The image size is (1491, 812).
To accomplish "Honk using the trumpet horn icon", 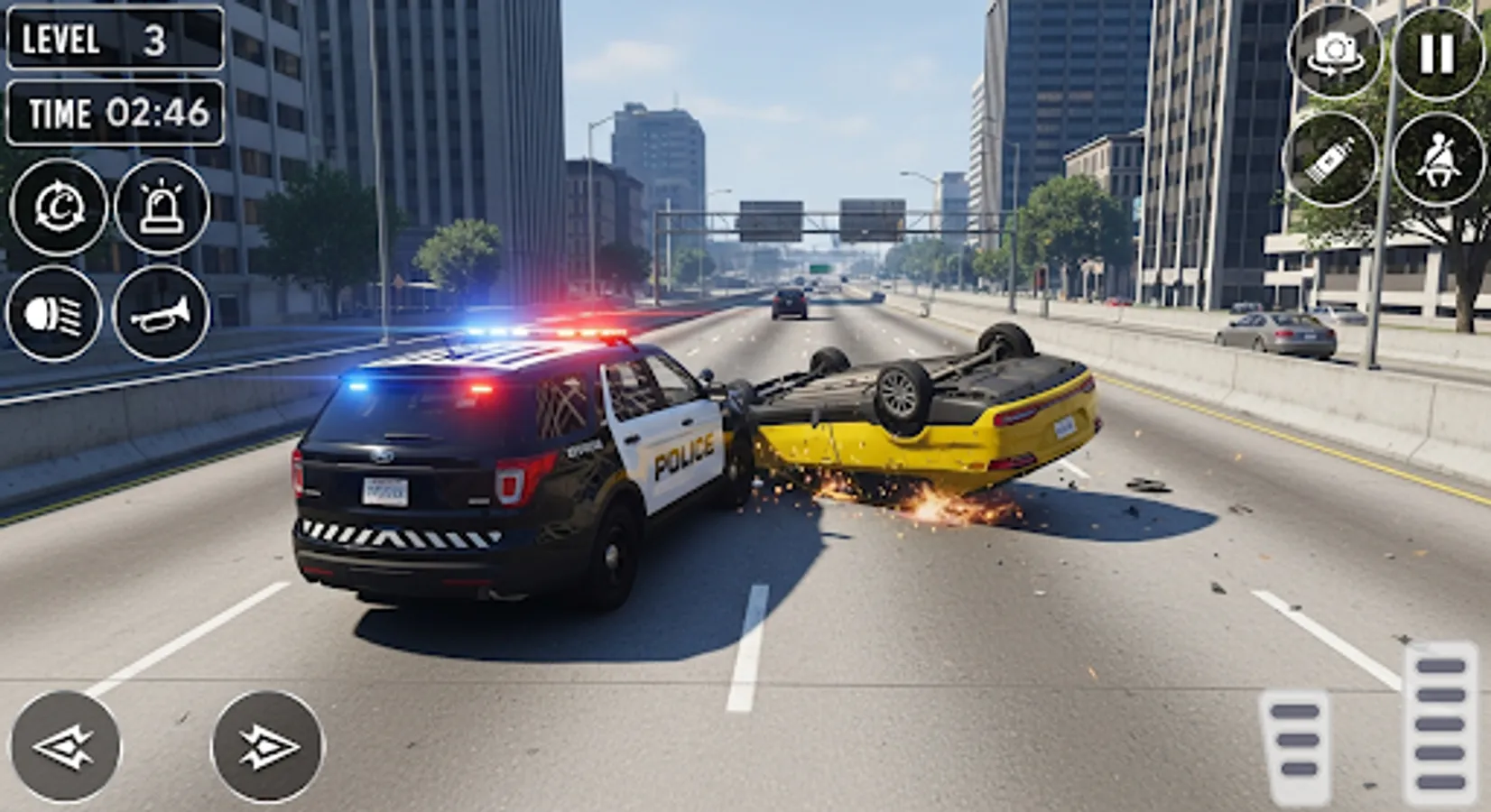I will tap(162, 312).
